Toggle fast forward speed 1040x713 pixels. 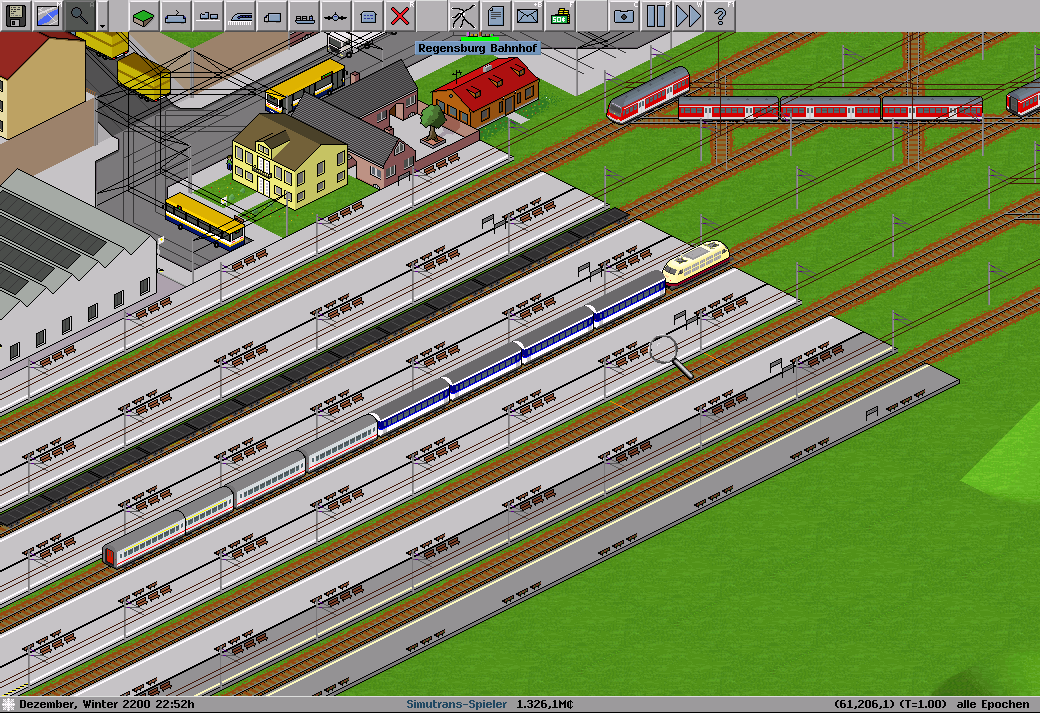(687, 15)
